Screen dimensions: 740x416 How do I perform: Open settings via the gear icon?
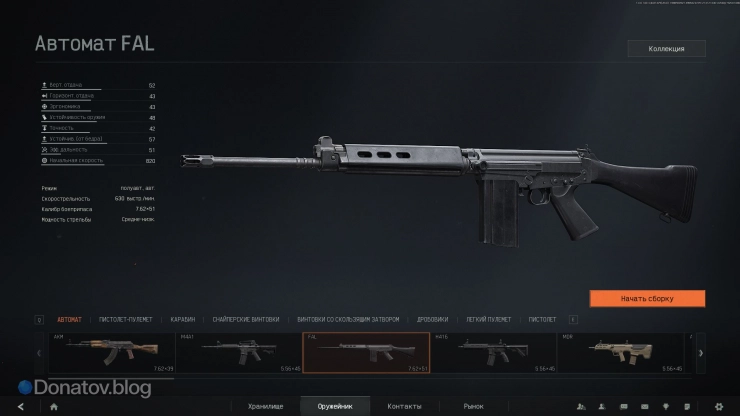[718, 406]
